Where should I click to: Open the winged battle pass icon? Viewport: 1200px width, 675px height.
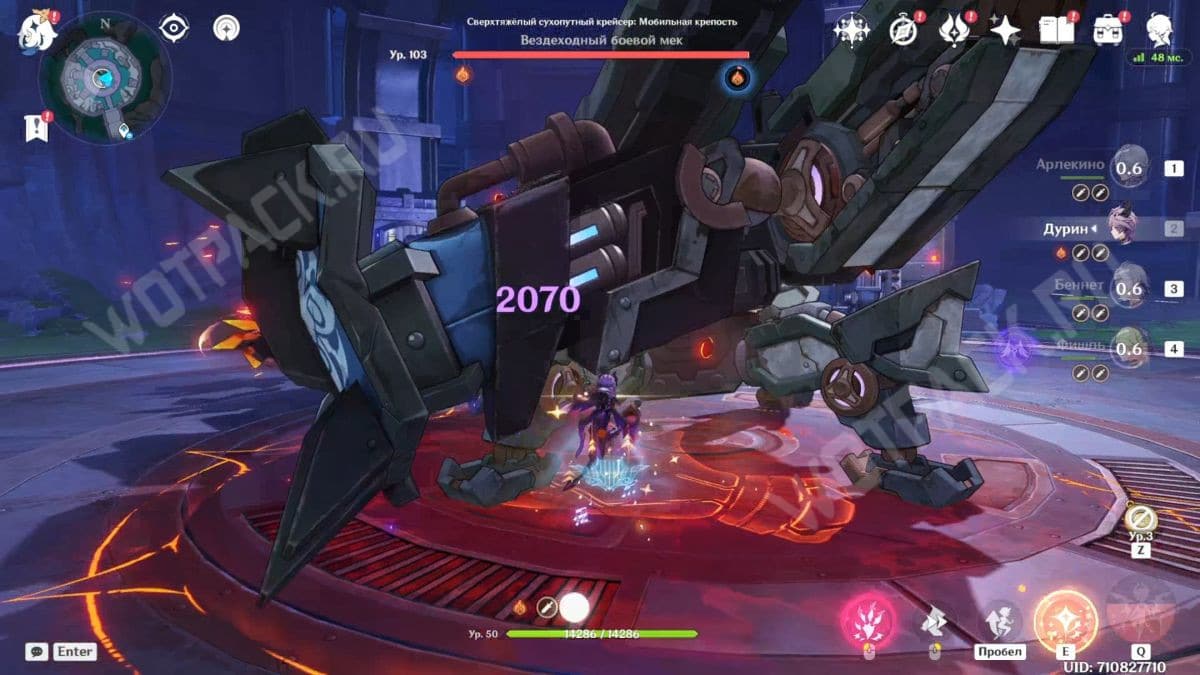(954, 30)
